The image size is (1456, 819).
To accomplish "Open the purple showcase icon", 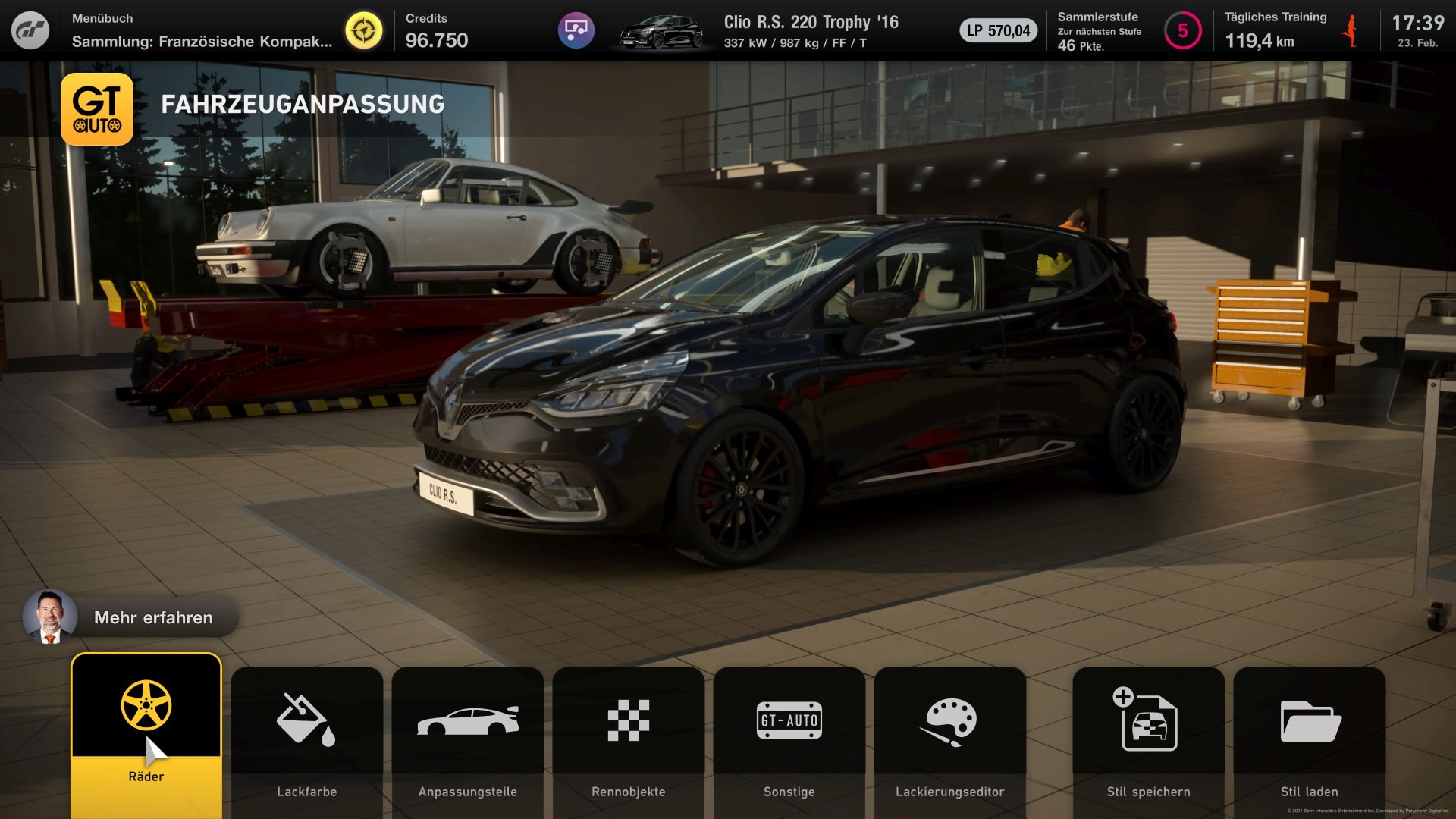I will coord(576,30).
